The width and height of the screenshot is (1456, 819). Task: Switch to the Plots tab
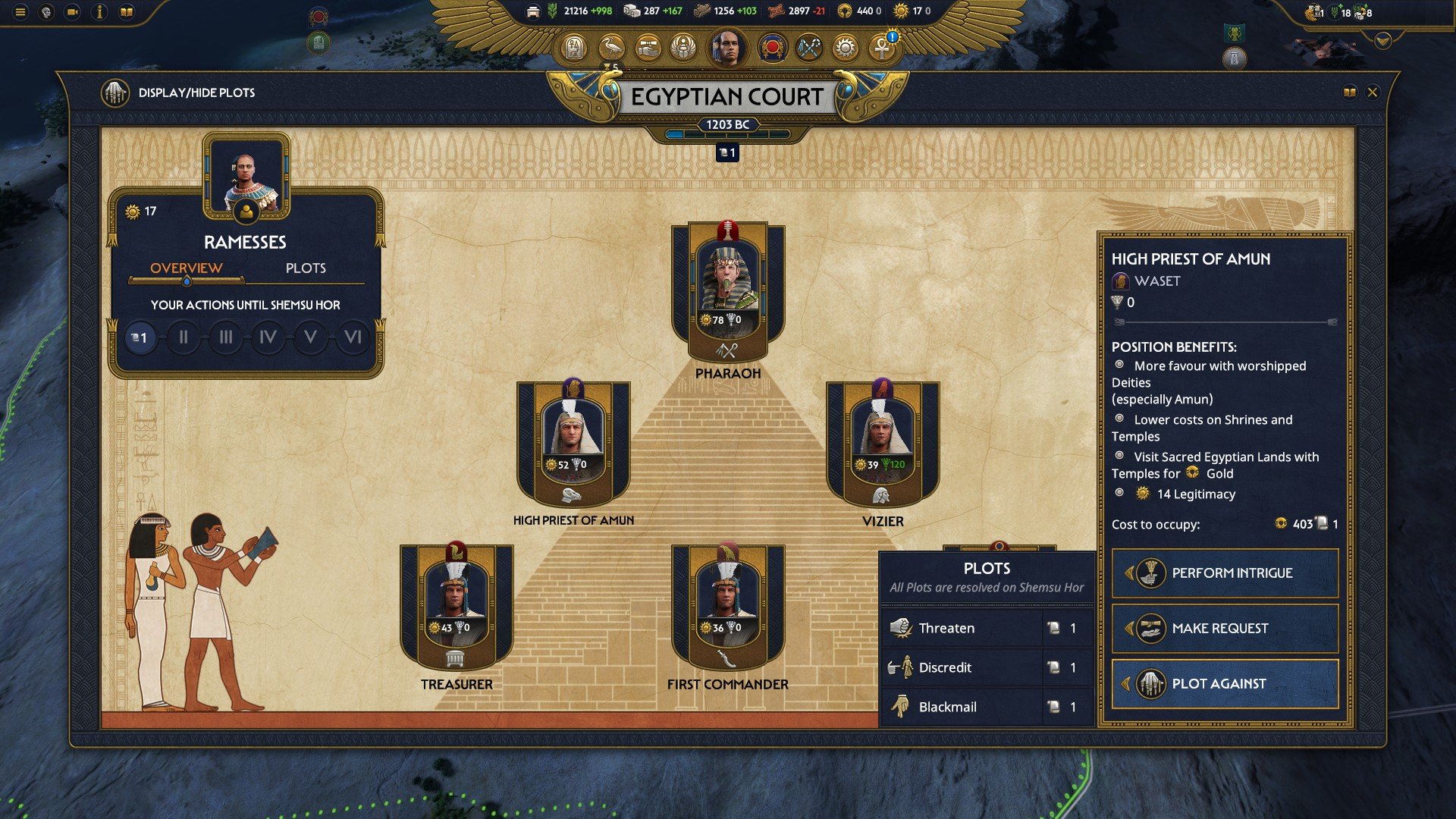(306, 268)
